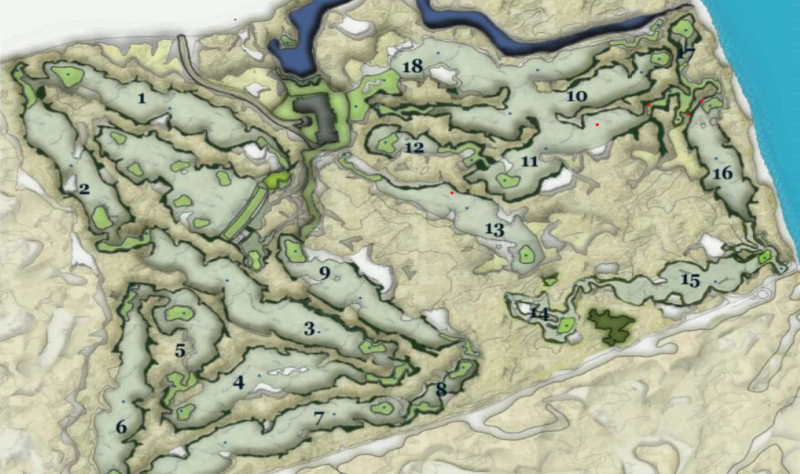Select the hole 4 number marker
Screen dimensions: 800x474
[x=239, y=381]
